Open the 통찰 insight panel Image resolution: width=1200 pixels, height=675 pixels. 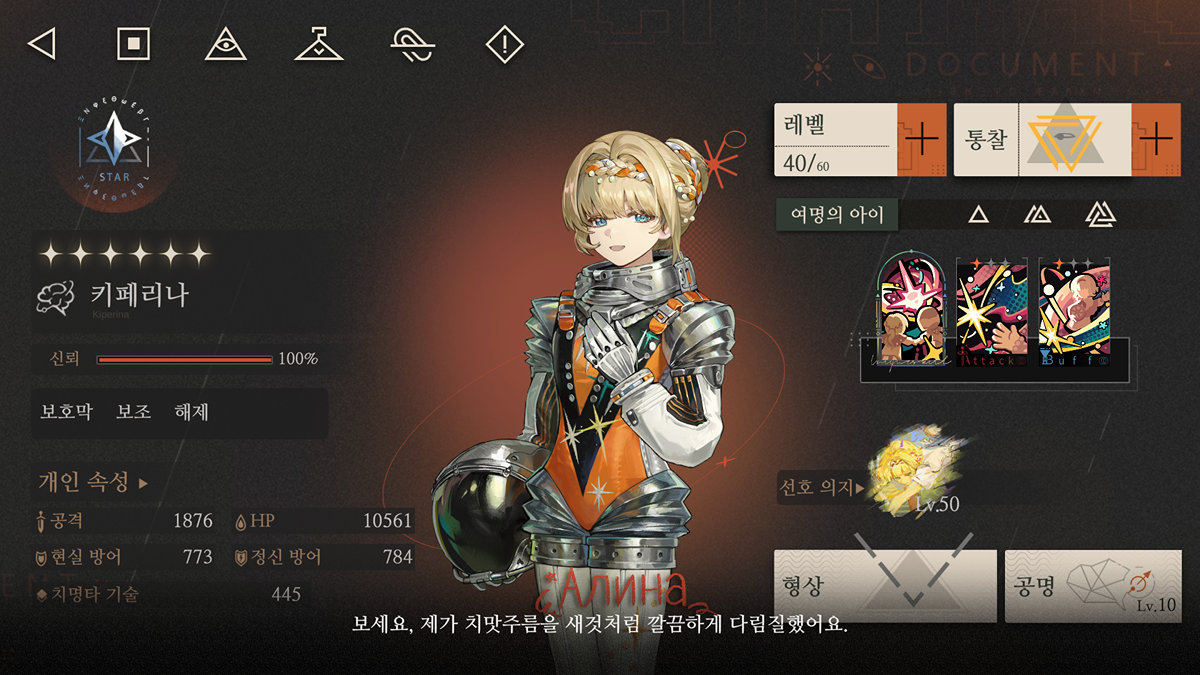pos(1040,139)
